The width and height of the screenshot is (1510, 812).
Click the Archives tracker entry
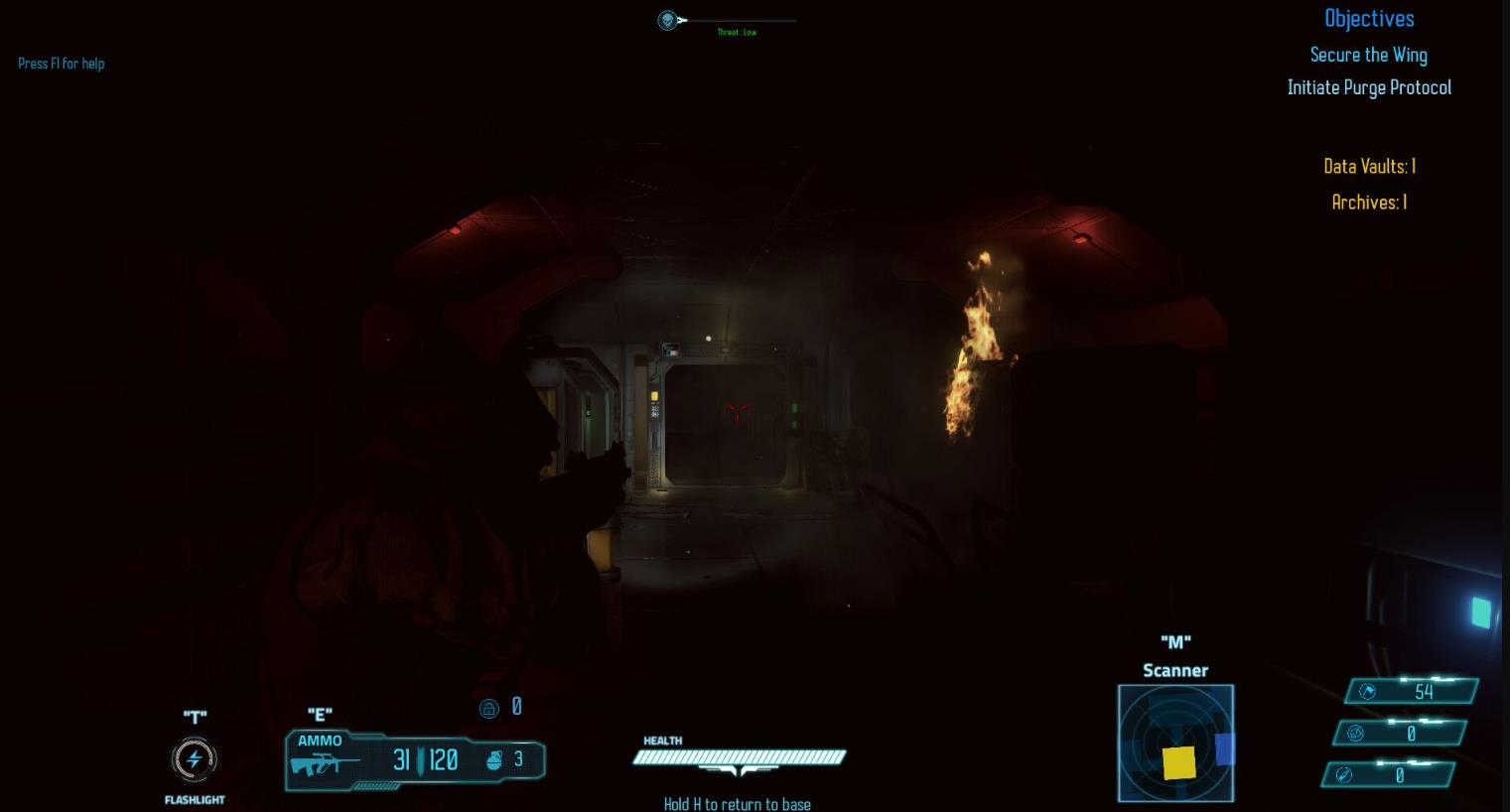(1369, 203)
